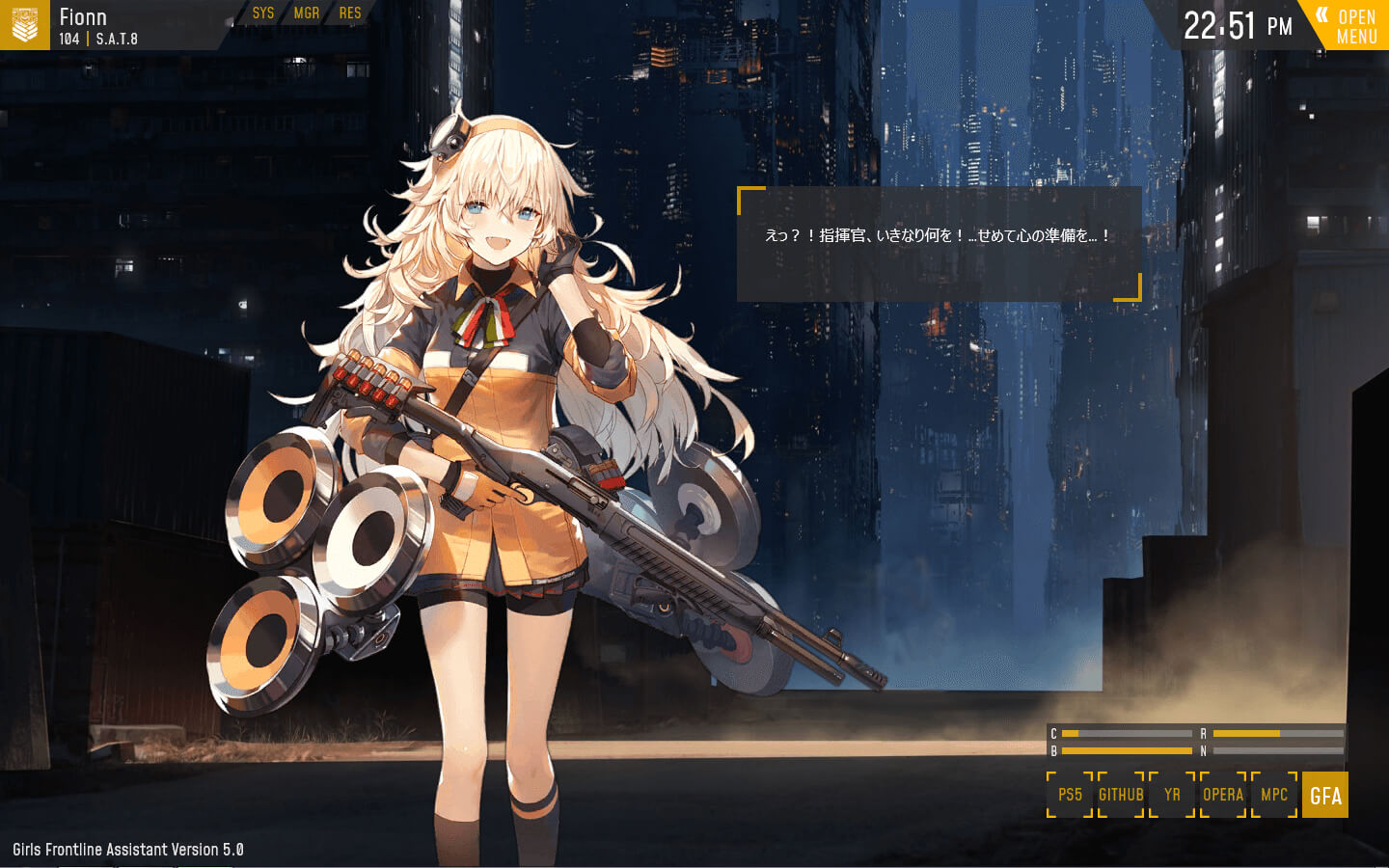
Task: Click the N usage slider bar
Action: 1278,750
